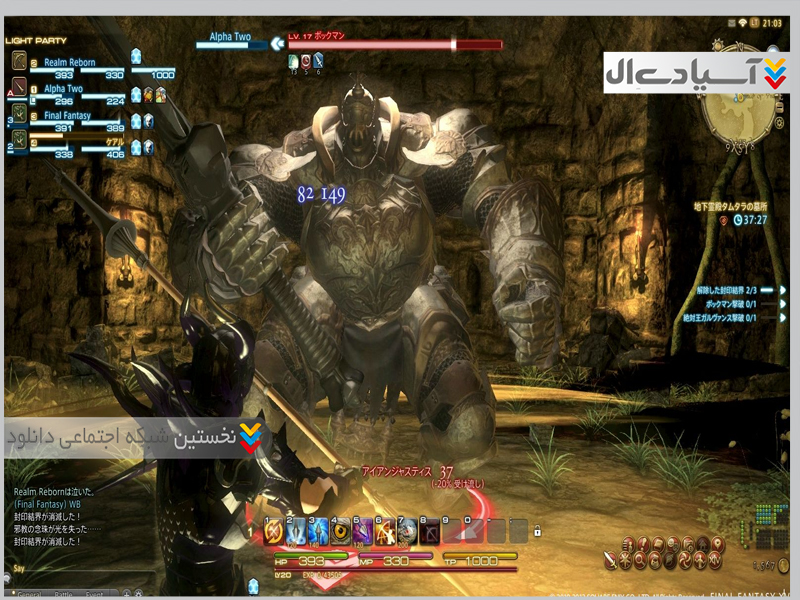Use the orange archer silhouette ability
Screen dimensions: 800x600
click(x=385, y=531)
